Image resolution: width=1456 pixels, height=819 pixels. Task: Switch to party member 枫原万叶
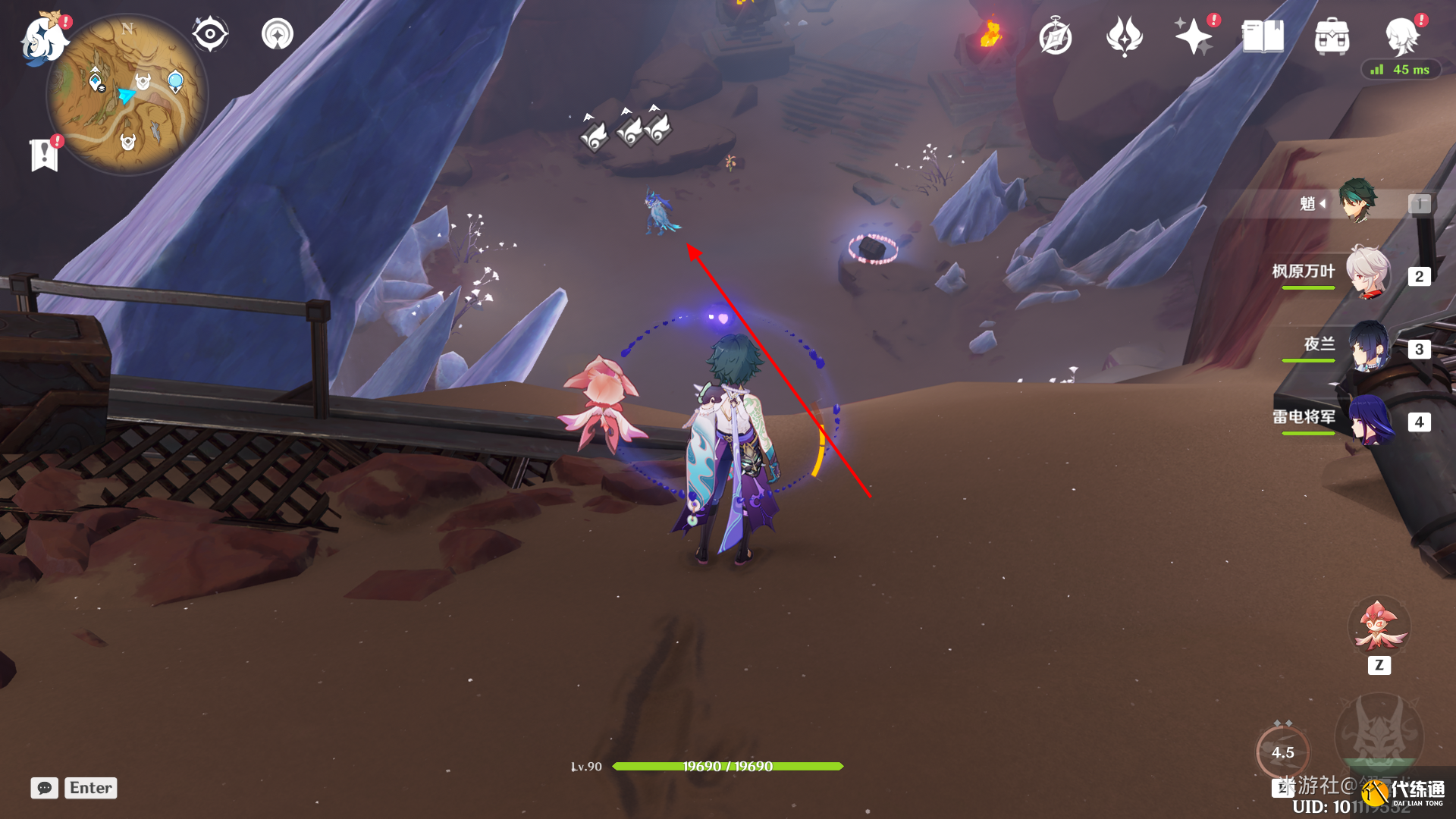click(1367, 272)
